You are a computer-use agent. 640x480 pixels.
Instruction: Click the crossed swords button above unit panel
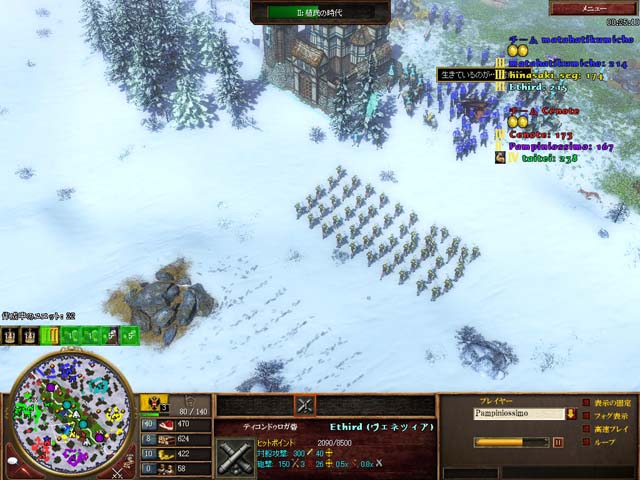pos(305,404)
